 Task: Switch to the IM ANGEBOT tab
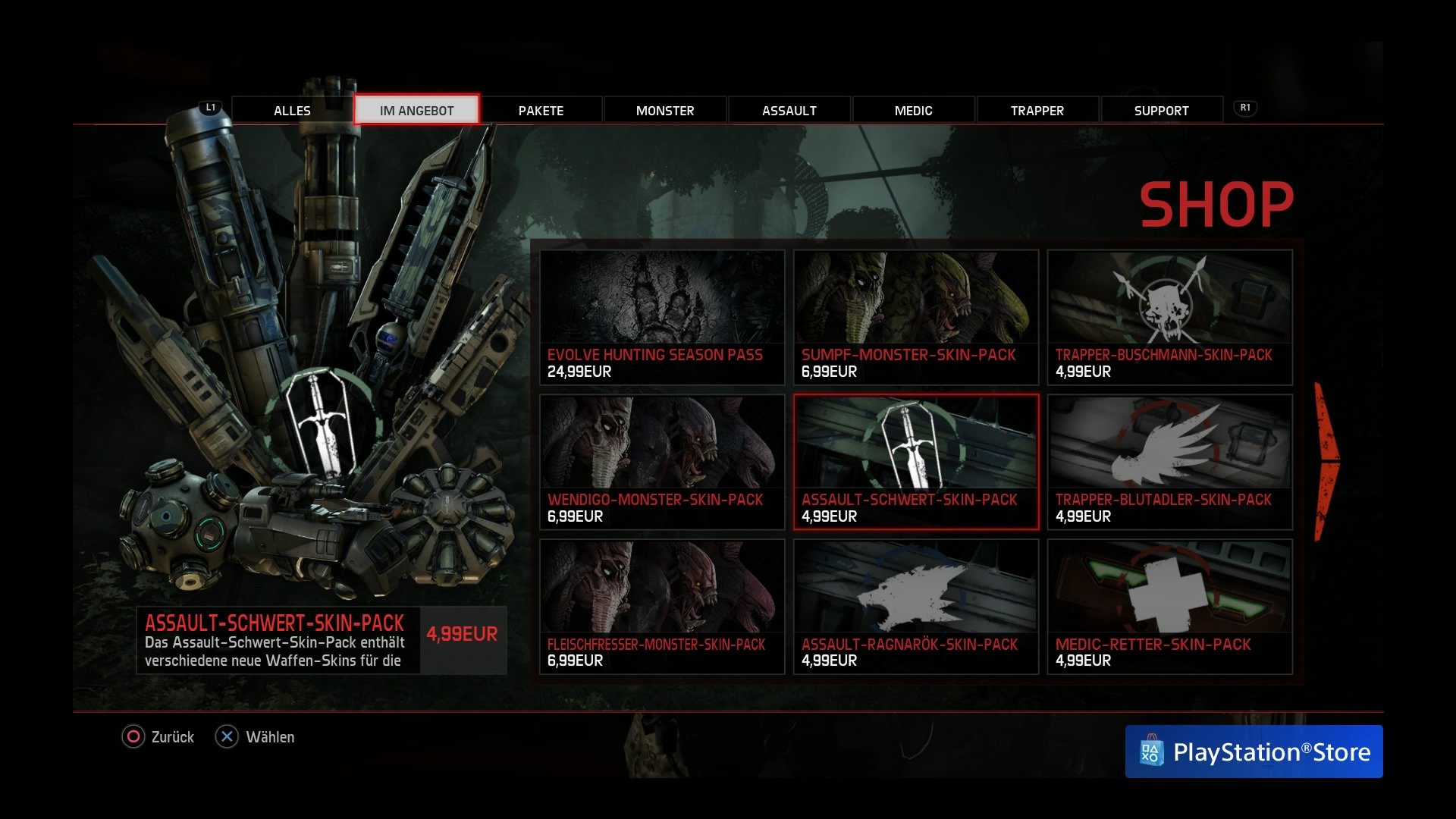(x=416, y=109)
